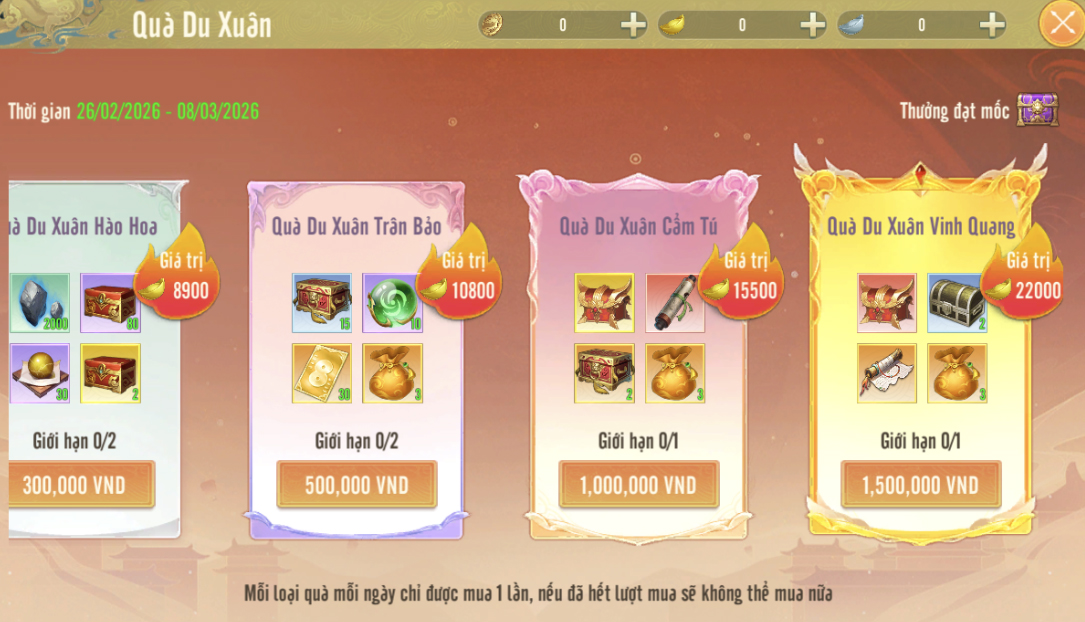Add more gold ingot currency

tap(812, 25)
